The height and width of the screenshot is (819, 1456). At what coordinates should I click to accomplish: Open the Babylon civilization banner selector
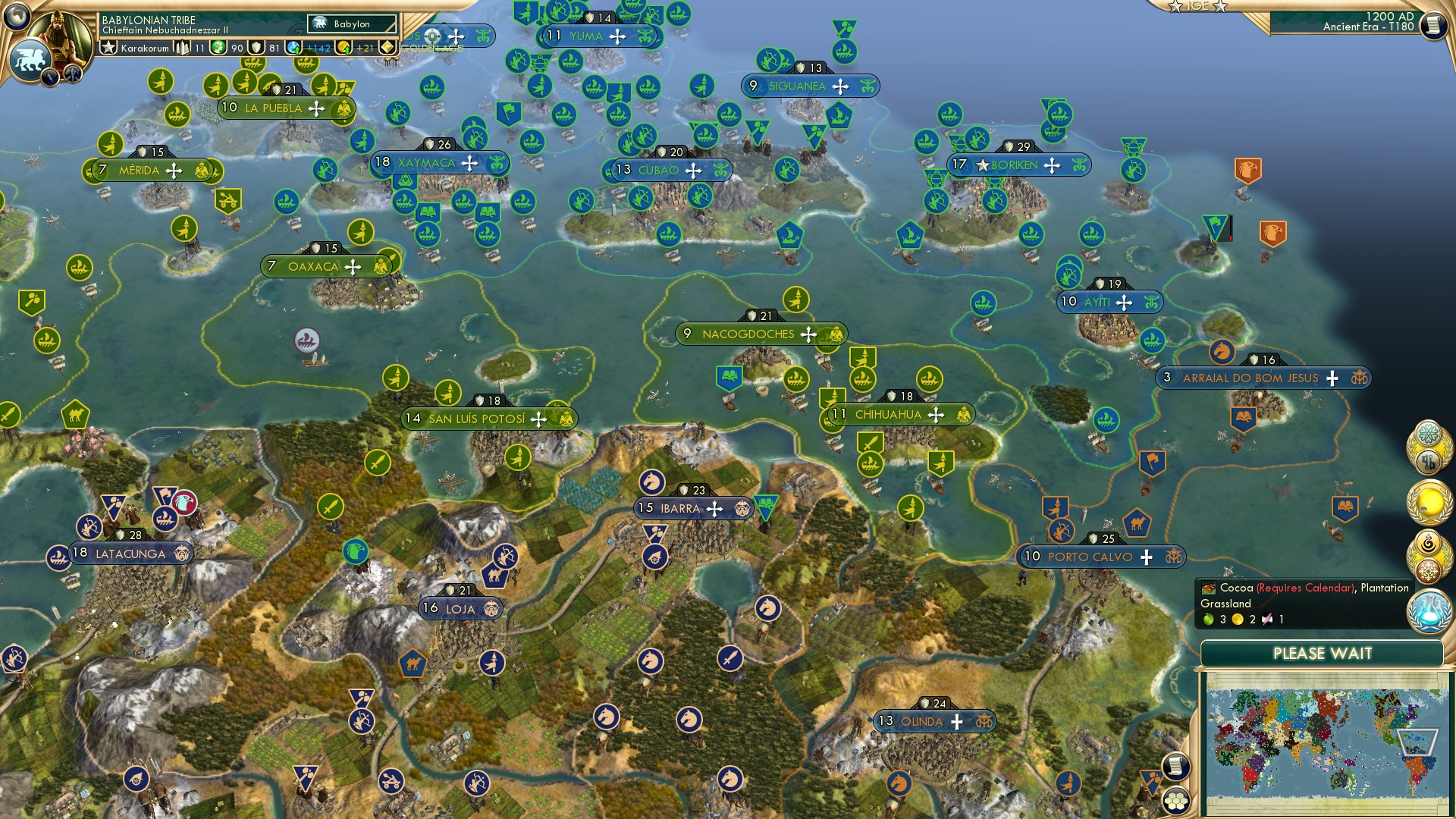350,24
